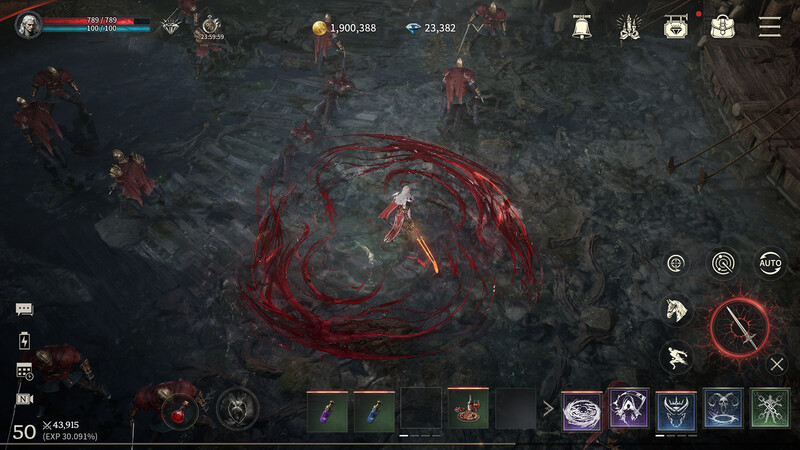The image size is (800, 450).
Task: Open the chat bubble icon
Action: pos(24,310)
